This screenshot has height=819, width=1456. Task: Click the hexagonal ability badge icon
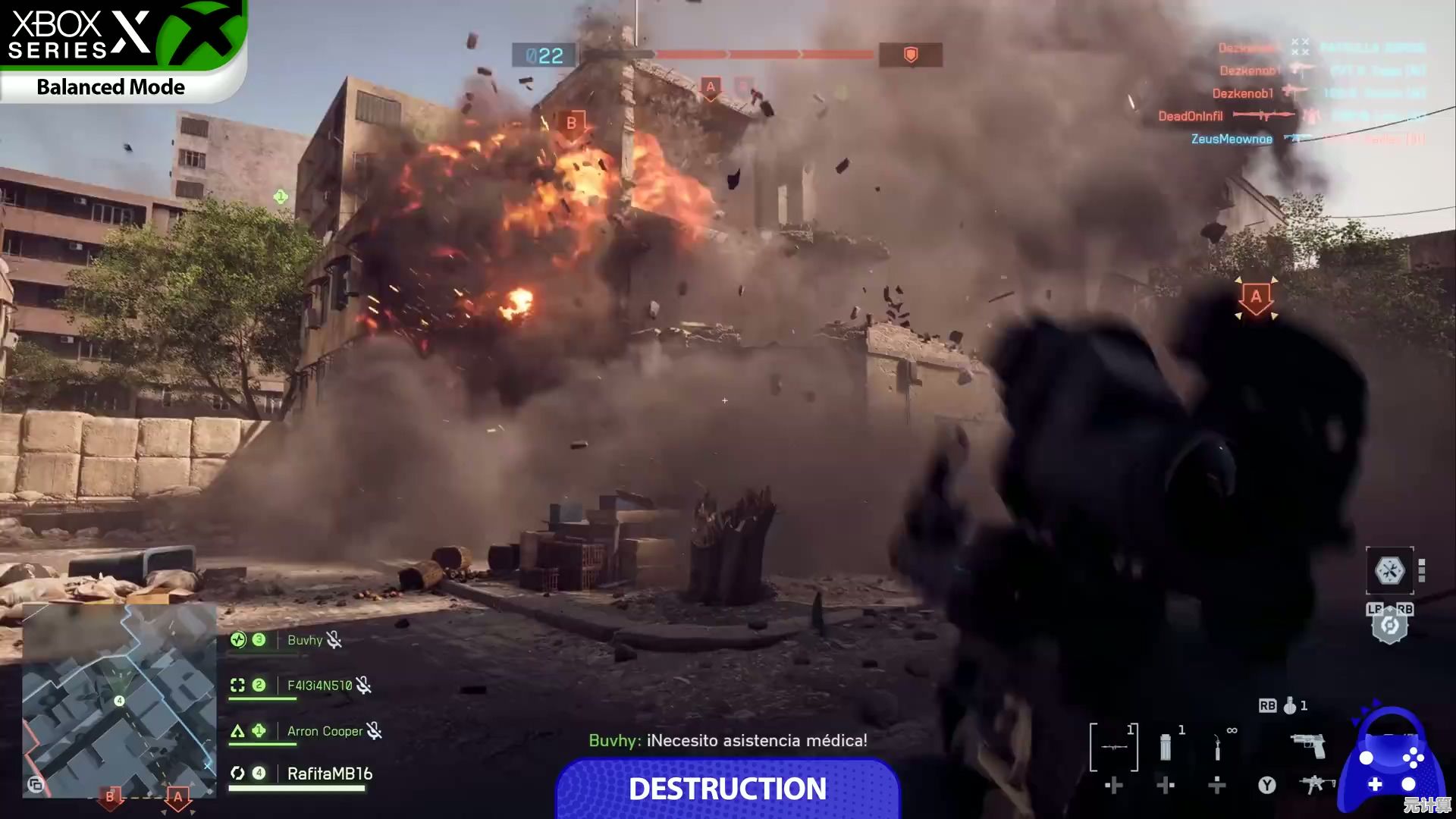click(1389, 626)
